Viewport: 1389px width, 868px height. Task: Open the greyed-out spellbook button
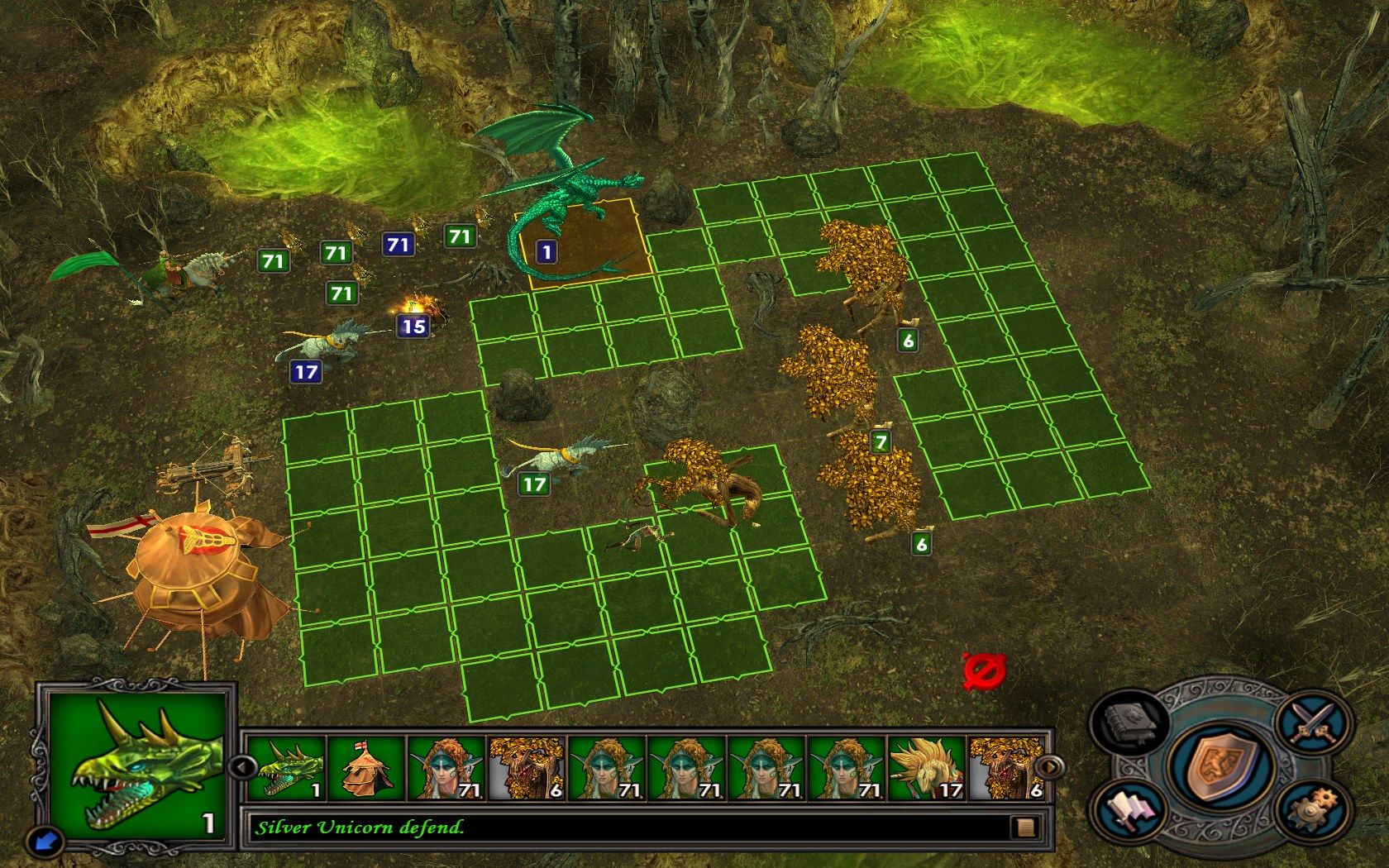[1130, 721]
